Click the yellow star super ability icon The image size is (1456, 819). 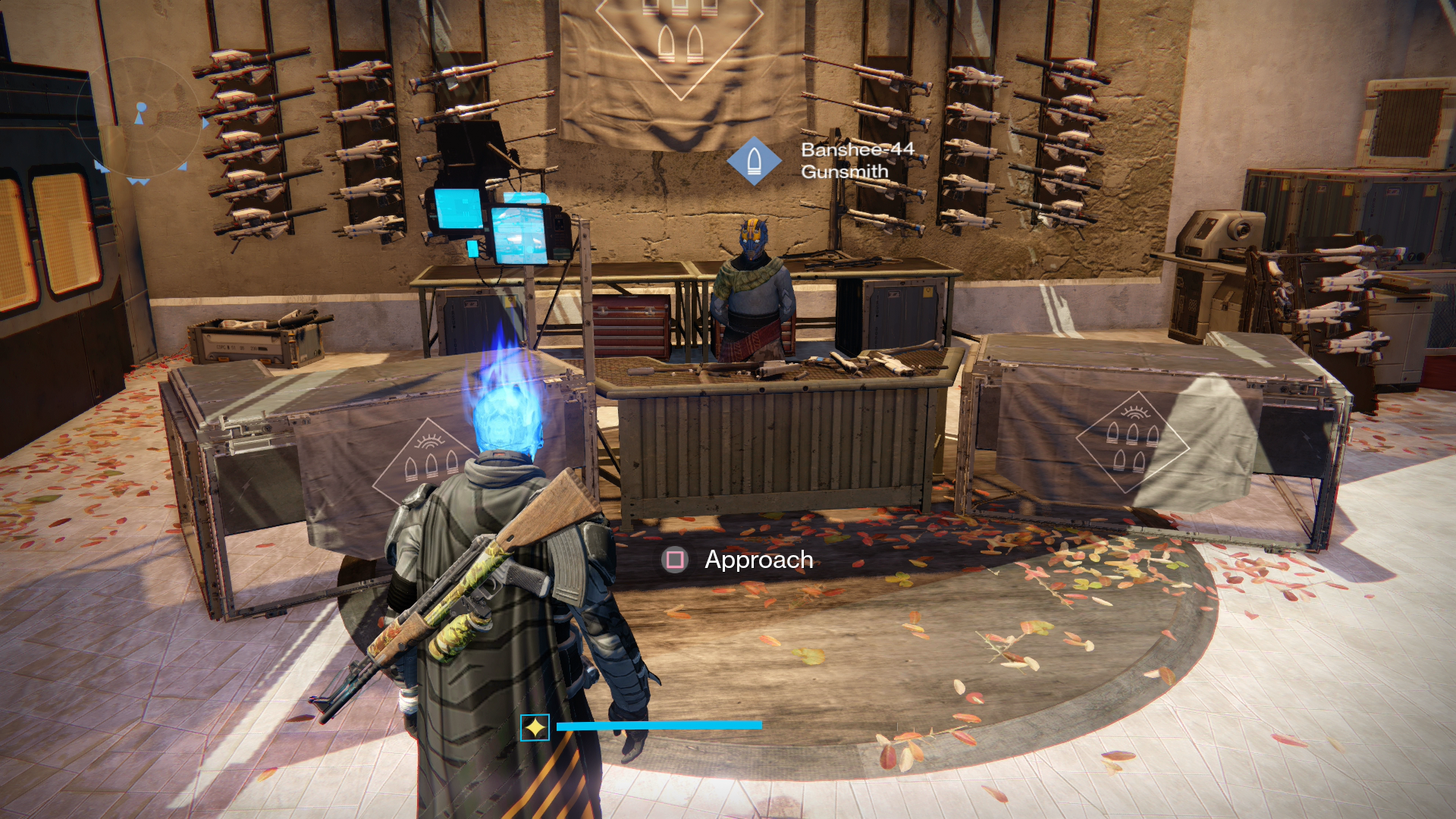tap(535, 727)
